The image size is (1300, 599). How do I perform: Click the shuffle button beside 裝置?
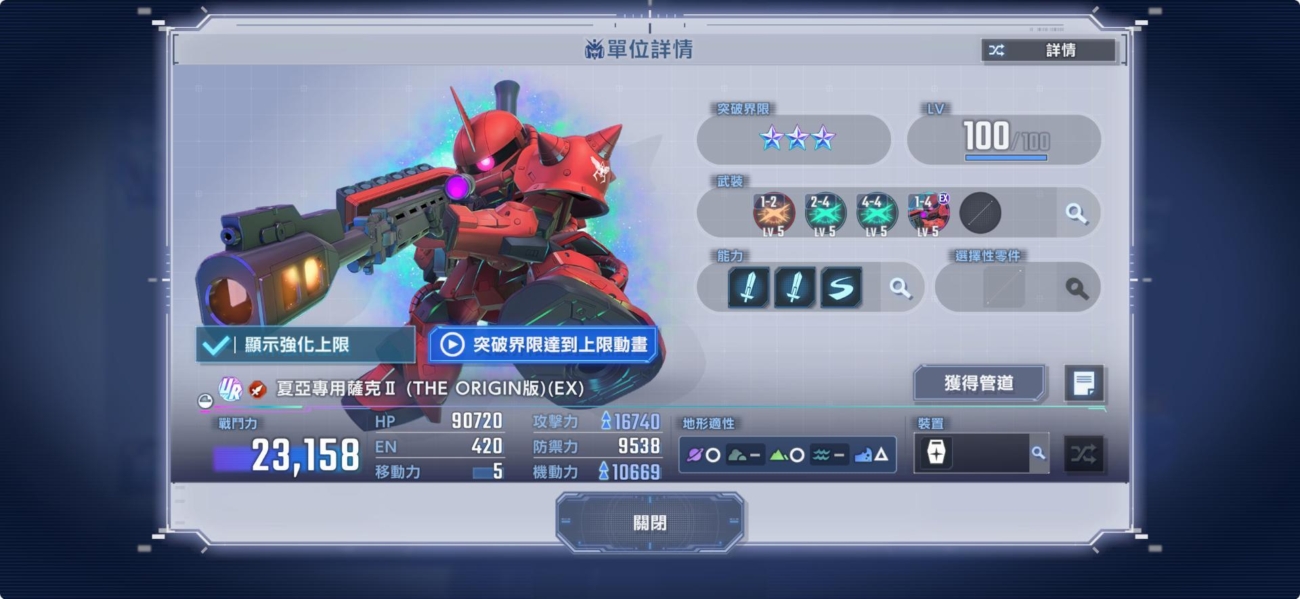(1083, 454)
